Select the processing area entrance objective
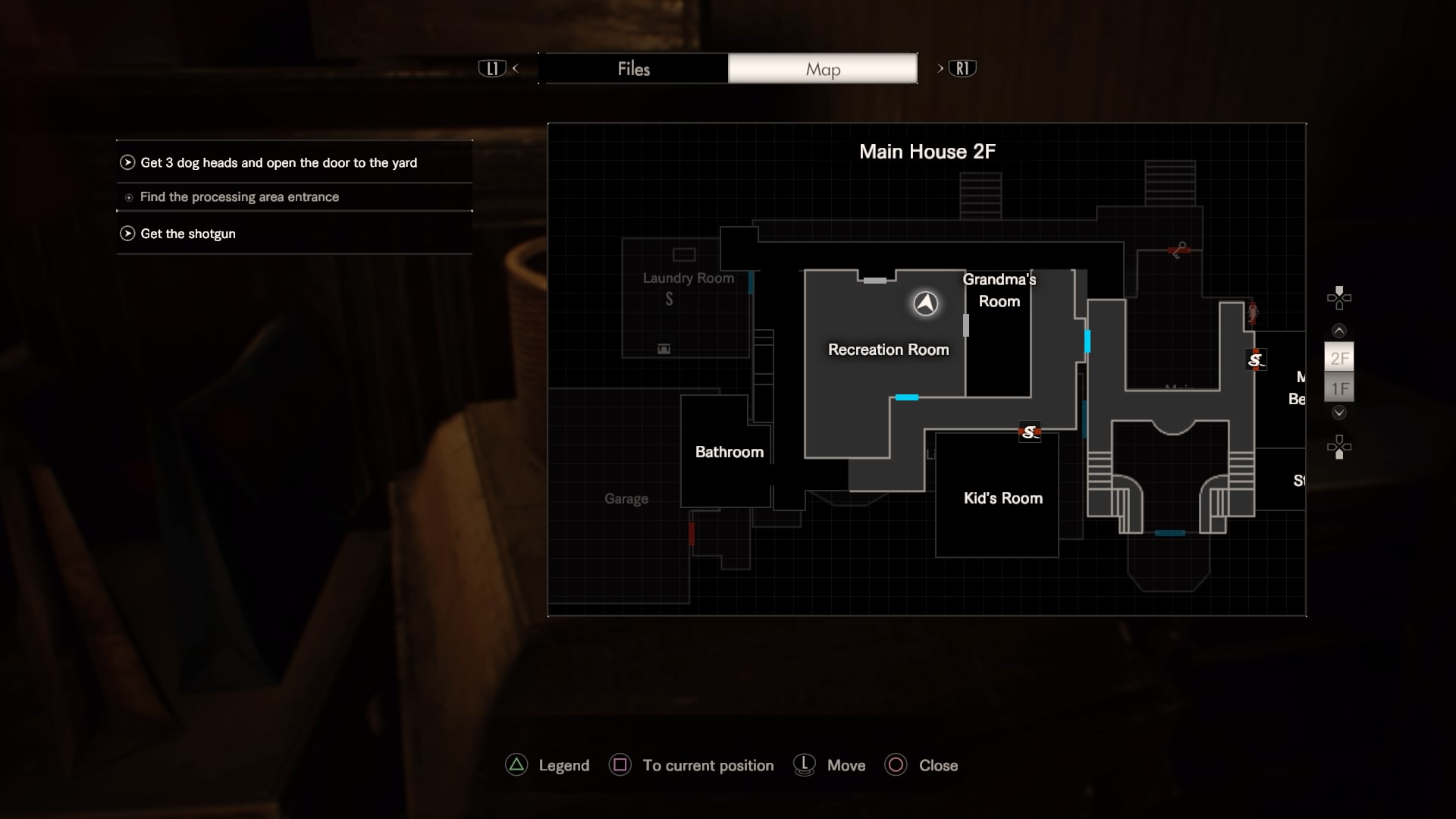This screenshot has width=1456, height=819. [x=239, y=197]
